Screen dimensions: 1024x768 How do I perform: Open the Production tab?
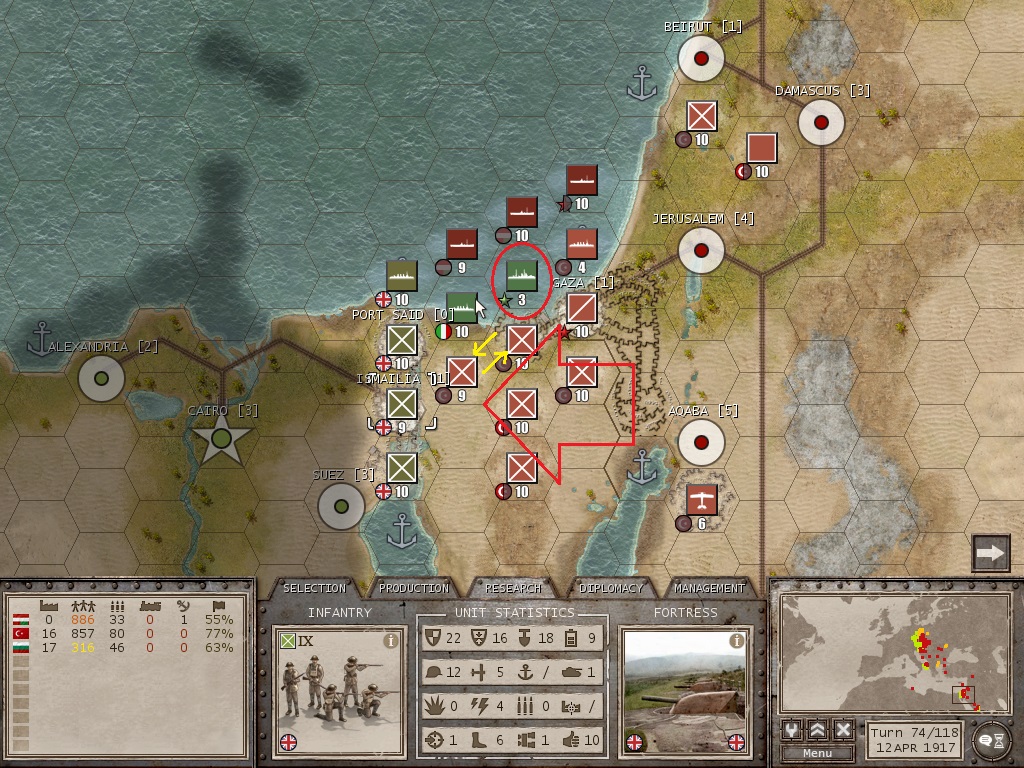click(x=414, y=588)
